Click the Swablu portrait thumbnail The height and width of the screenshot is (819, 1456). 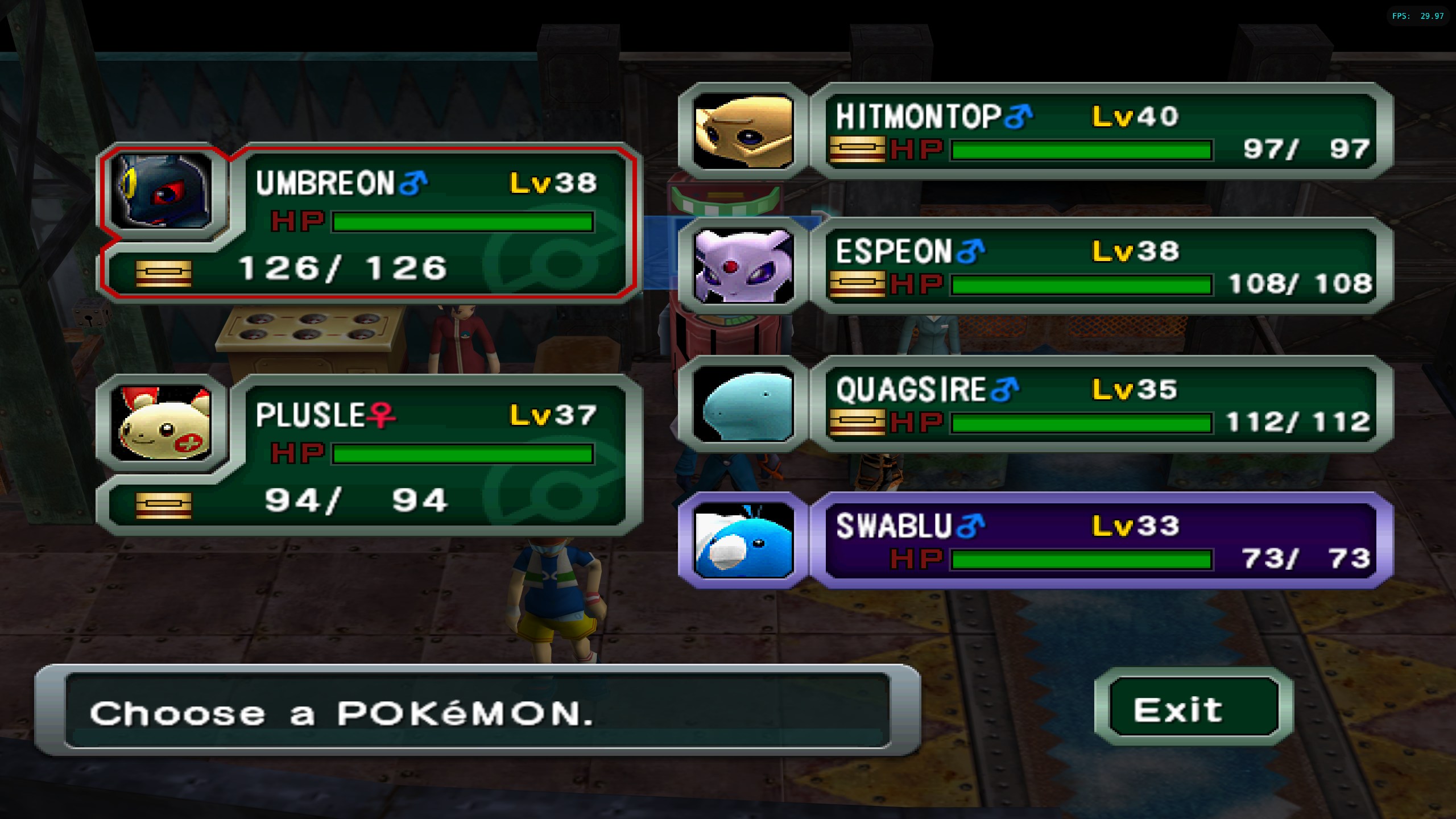pyautogui.click(x=743, y=540)
